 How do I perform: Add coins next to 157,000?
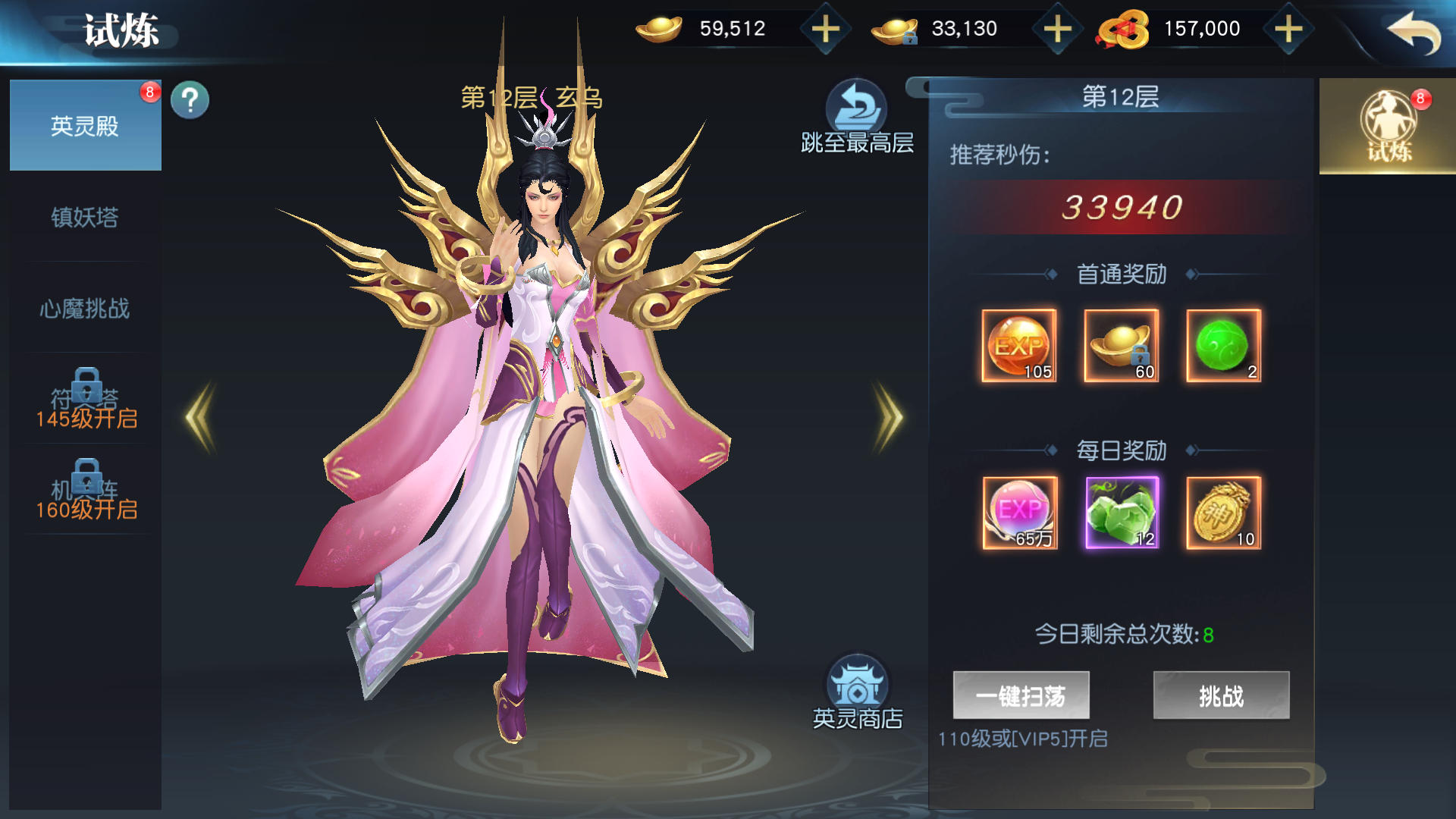1288,30
